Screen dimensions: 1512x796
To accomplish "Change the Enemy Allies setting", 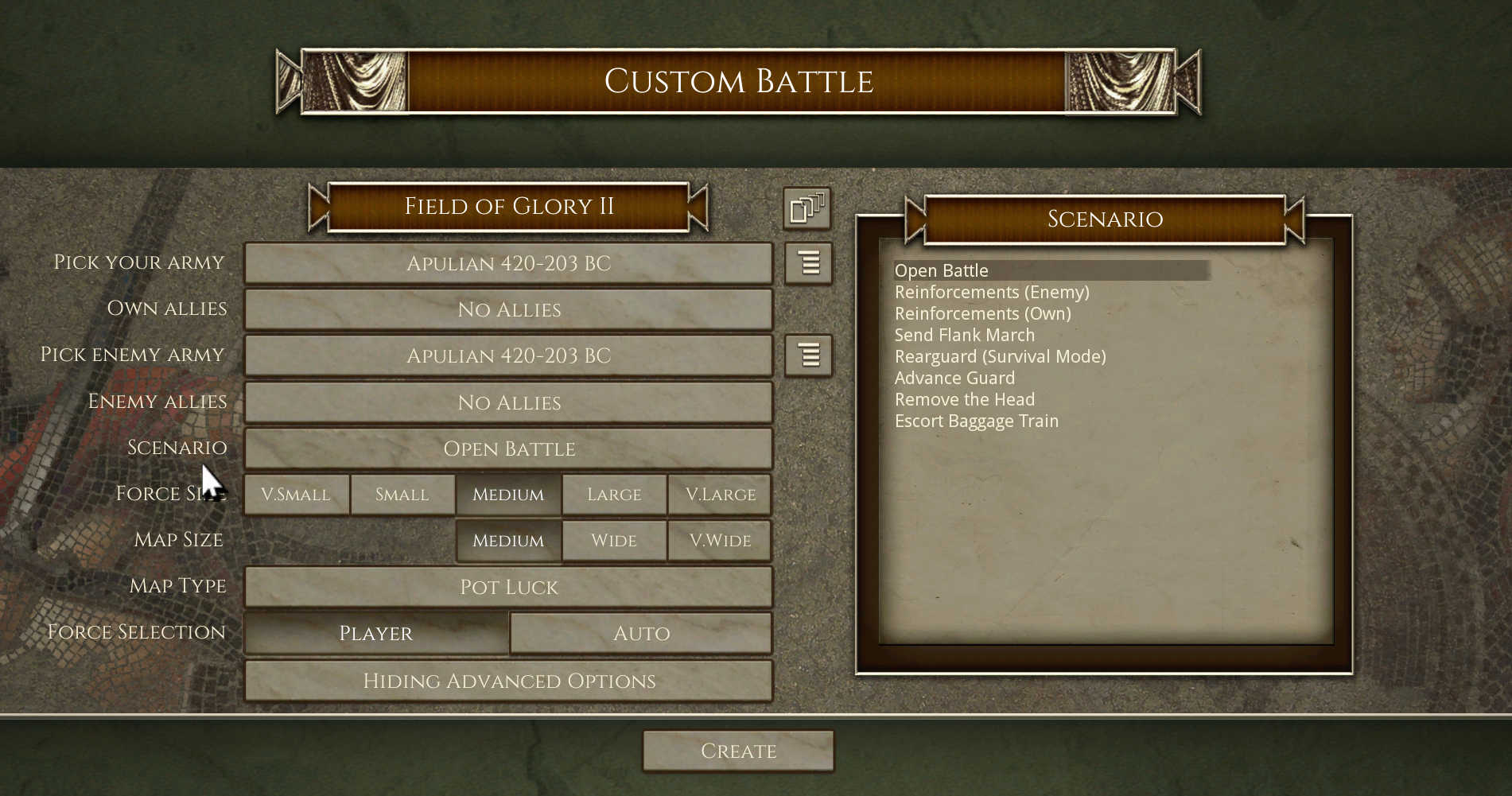I will coord(508,402).
